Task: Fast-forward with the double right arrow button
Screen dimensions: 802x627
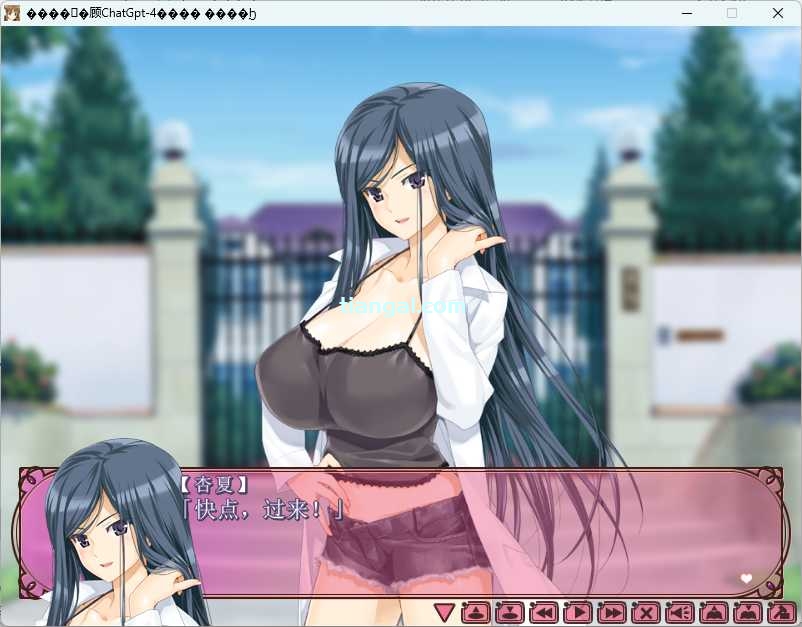Action: 612,612
